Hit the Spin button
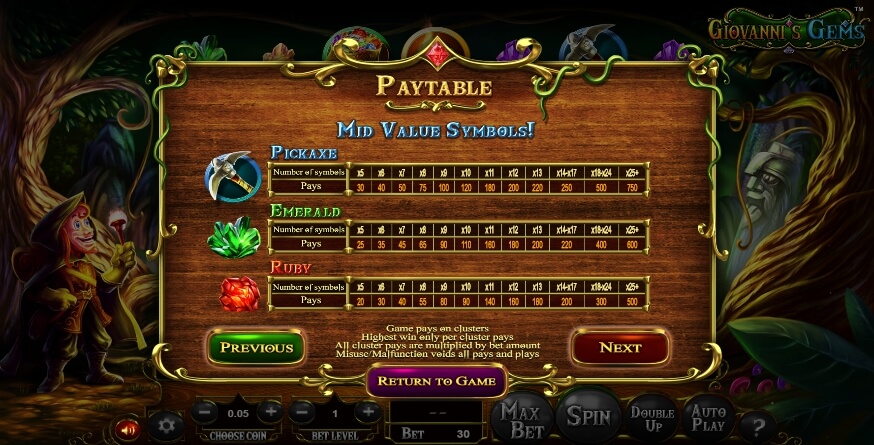This screenshot has width=874, height=445. [588, 417]
